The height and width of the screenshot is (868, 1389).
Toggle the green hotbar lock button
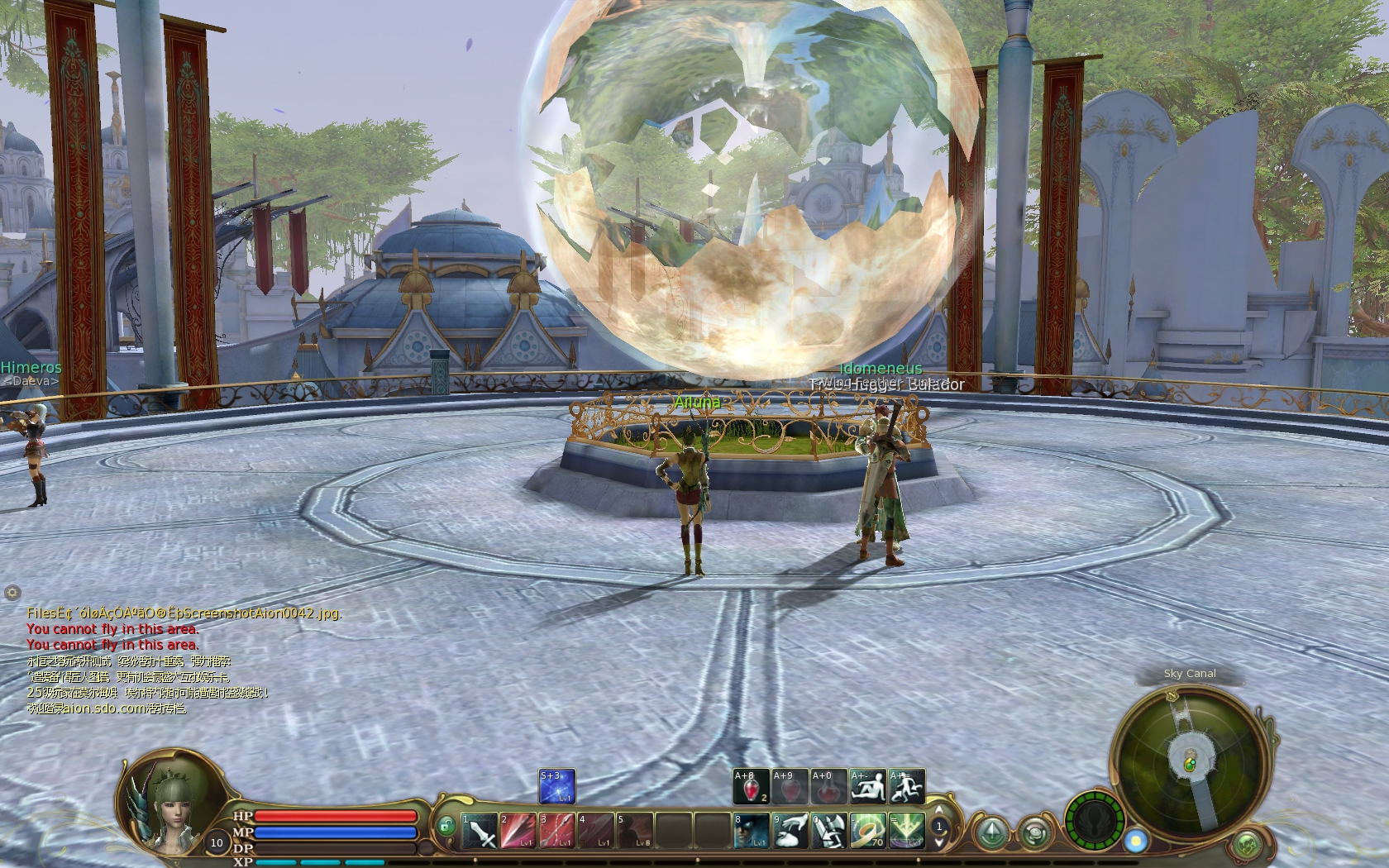tap(446, 825)
